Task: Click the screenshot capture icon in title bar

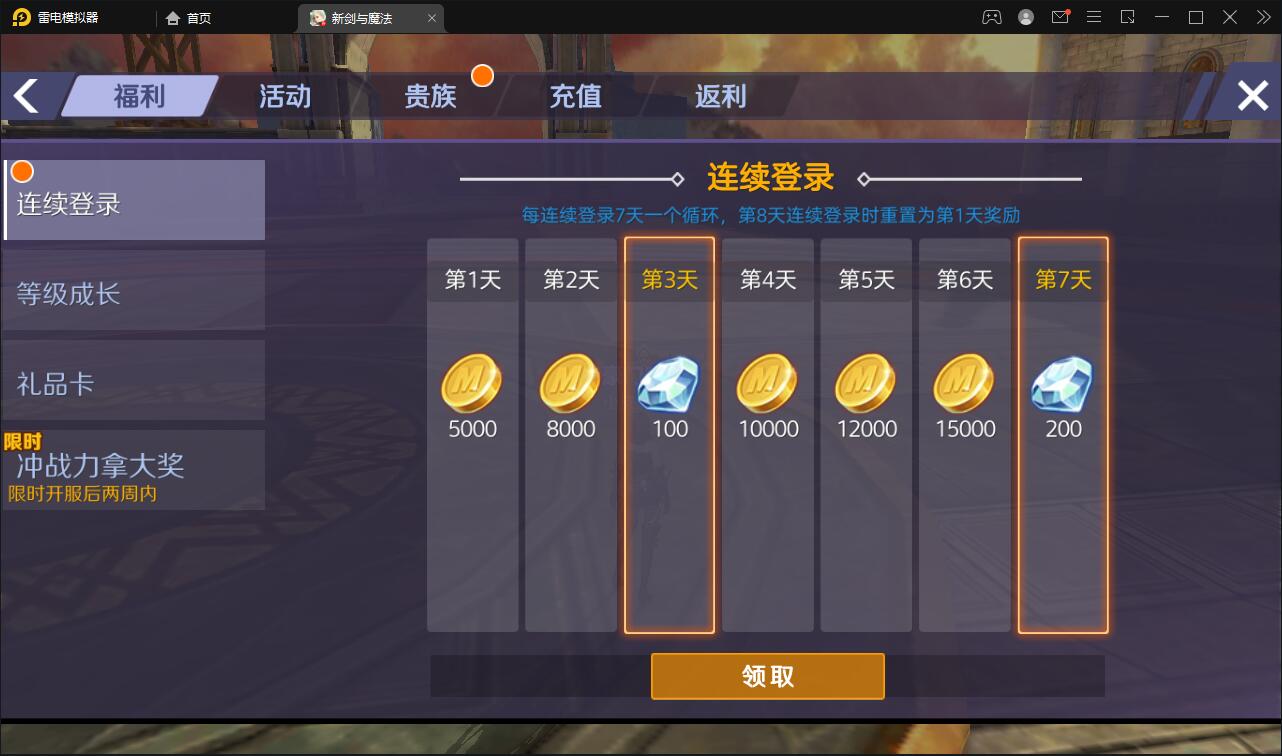Action: coord(1128,17)
